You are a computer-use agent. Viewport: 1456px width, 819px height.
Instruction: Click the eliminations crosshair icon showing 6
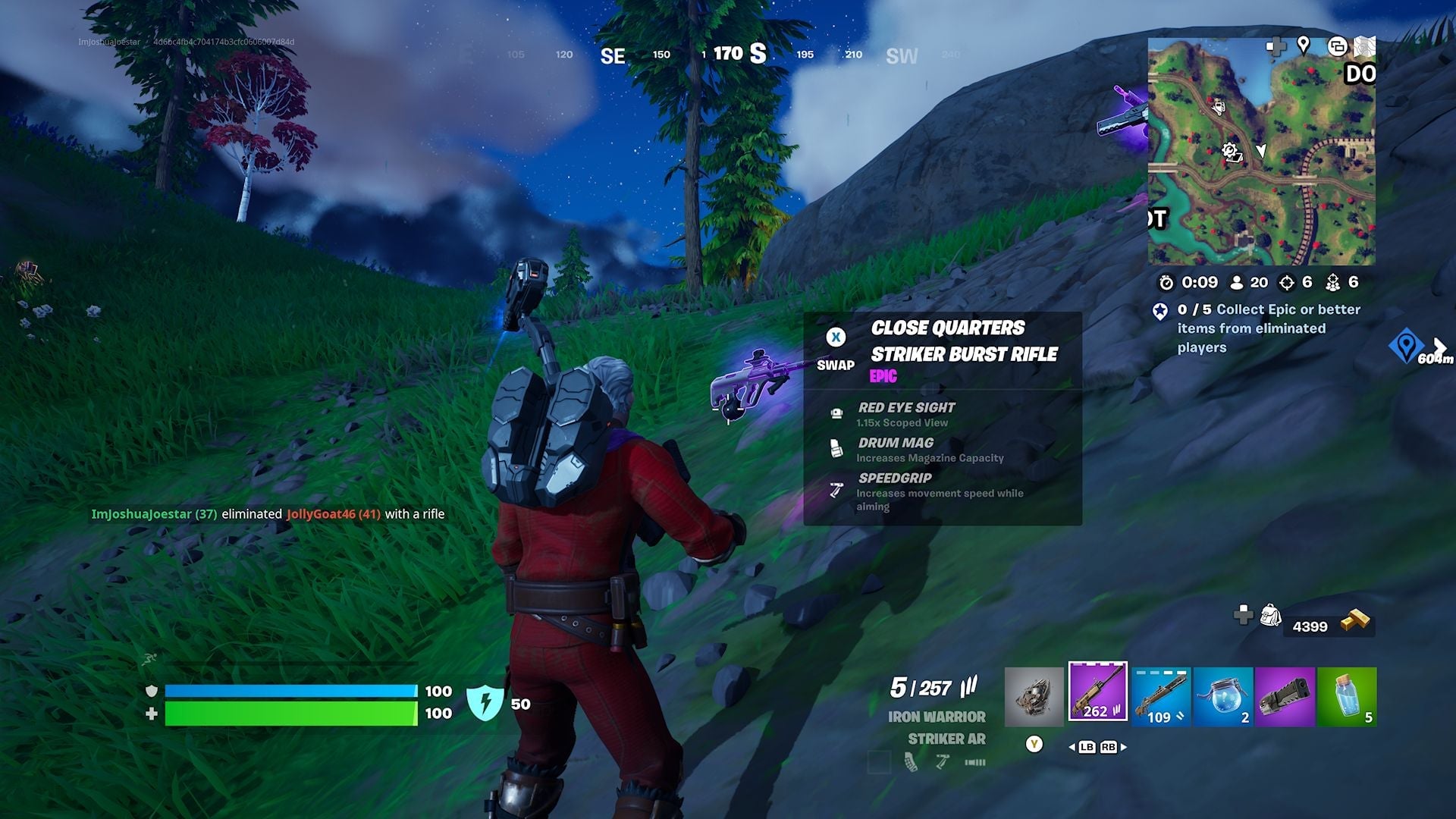(x=1287, y=282)
